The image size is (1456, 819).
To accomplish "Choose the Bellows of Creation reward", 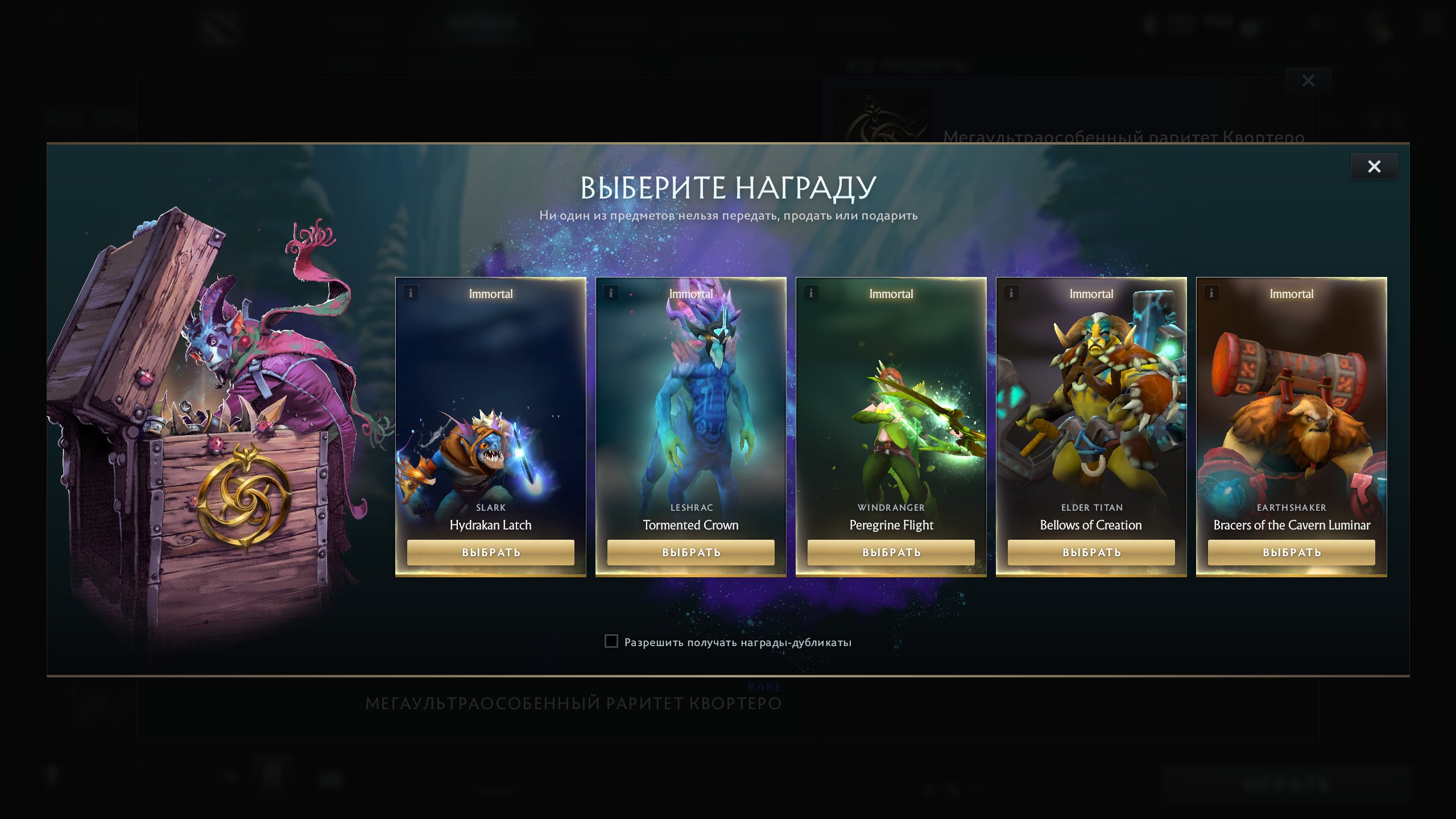I will (x=1091, y=552).
